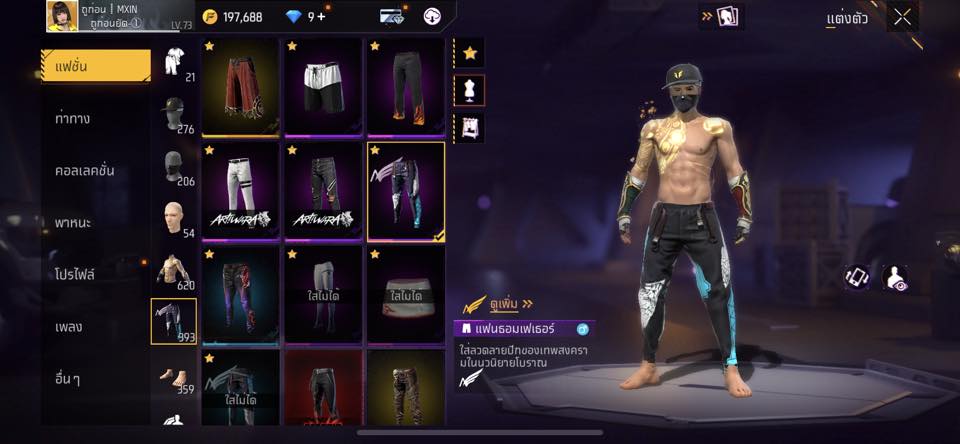Screen dimensions: 960x444
Task: Choose the cap headwear category
Action: (174, 113)
